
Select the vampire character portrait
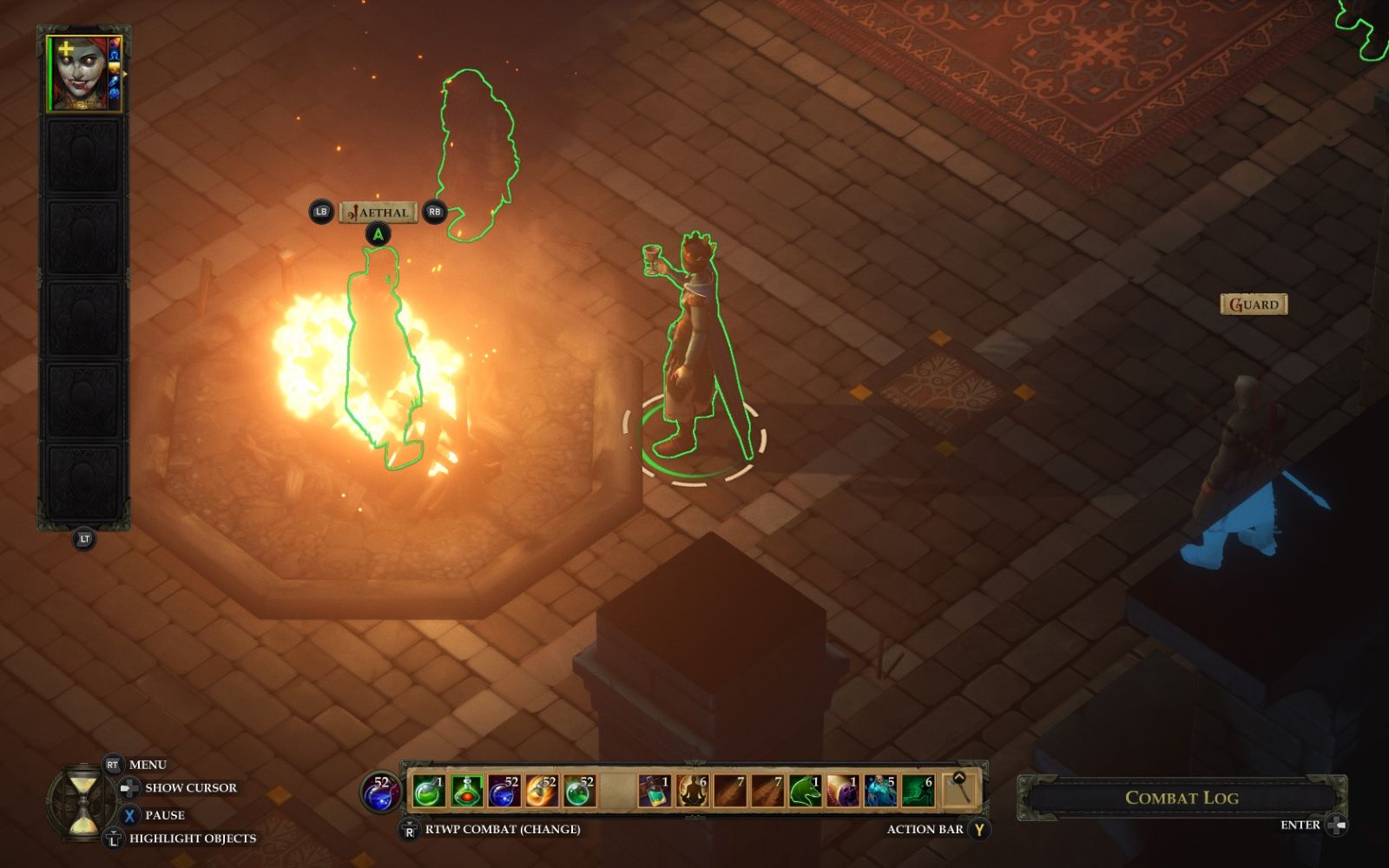pyautogui.click(x=83, y=74)
